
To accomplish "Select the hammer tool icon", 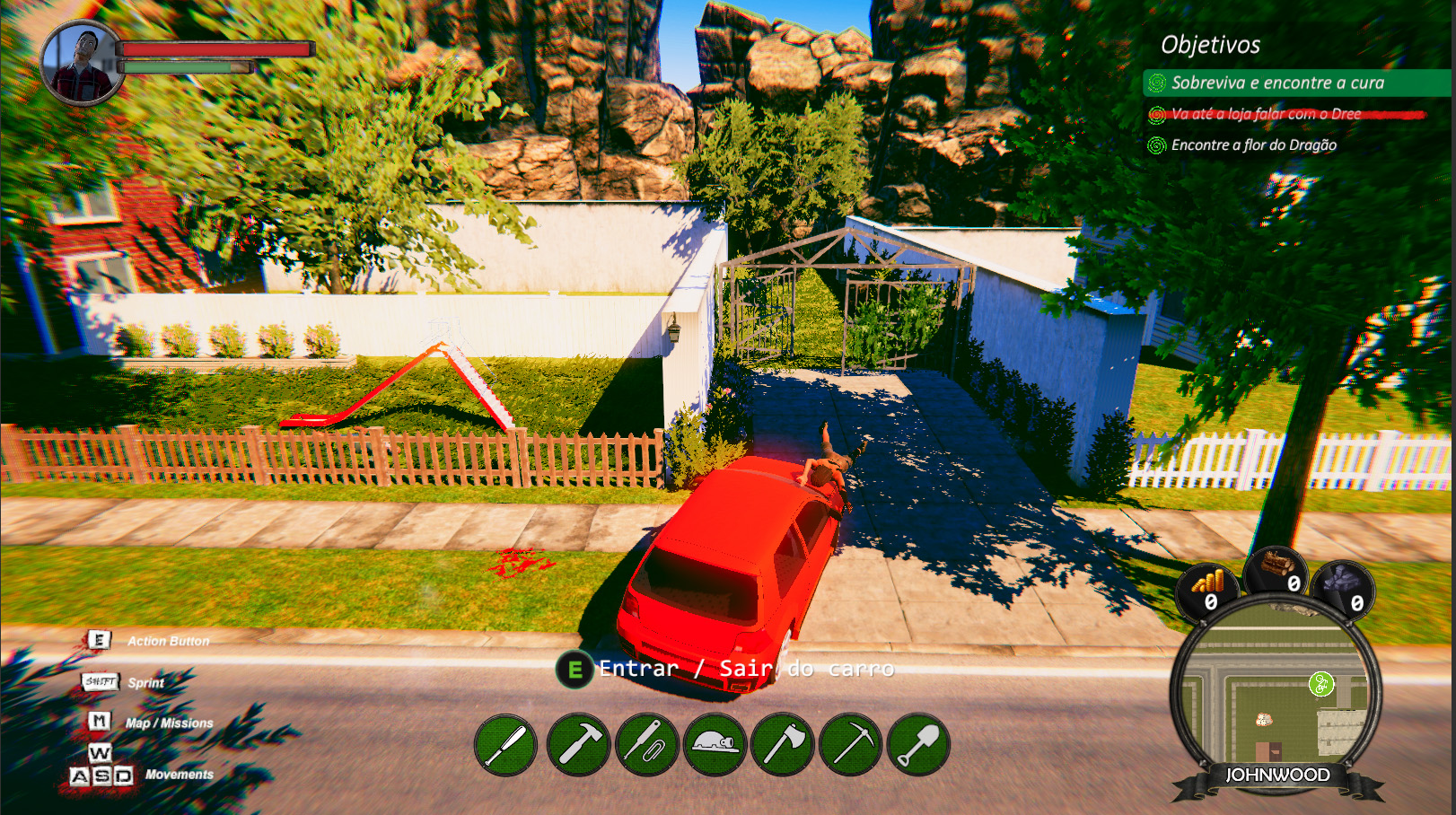I will click(580, 744).
